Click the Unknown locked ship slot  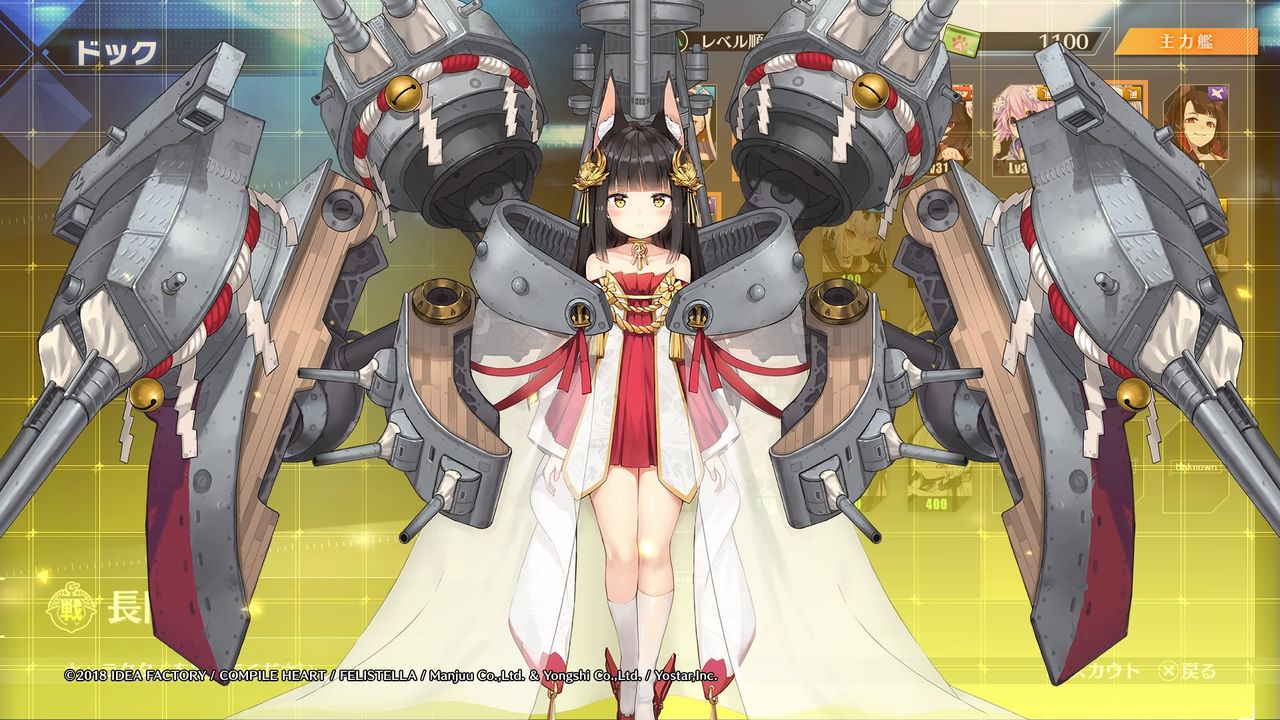coord(1197,467)
